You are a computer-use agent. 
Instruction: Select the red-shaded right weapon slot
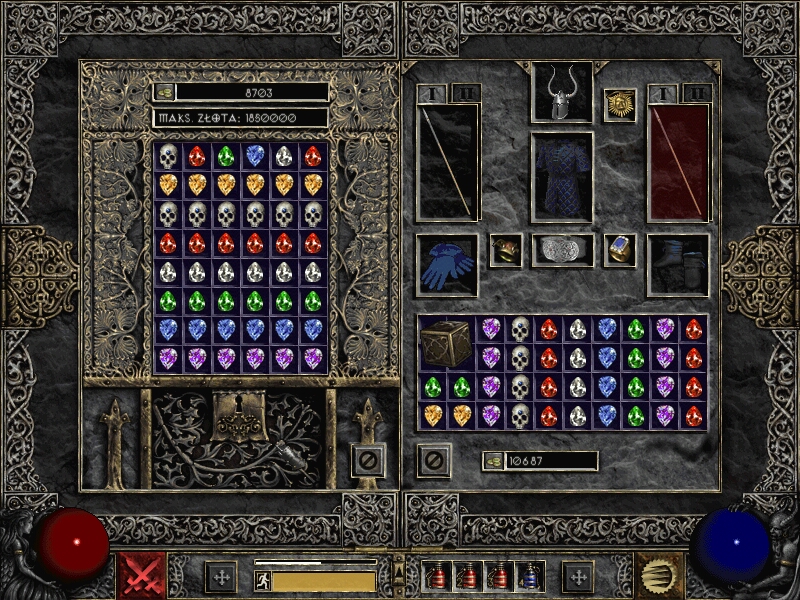coord(678,162)
